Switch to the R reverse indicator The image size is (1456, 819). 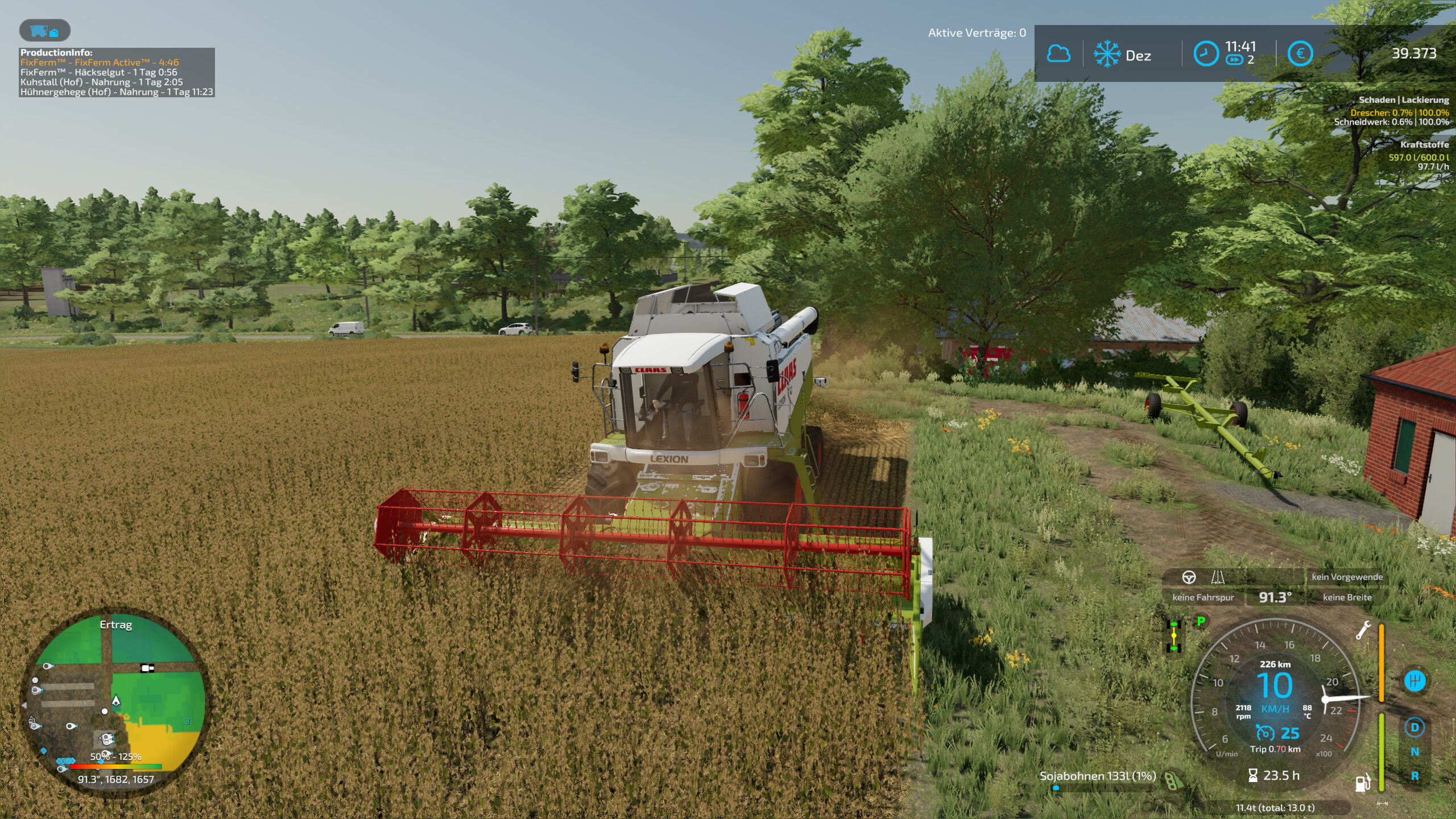(x=1414, y=776)
